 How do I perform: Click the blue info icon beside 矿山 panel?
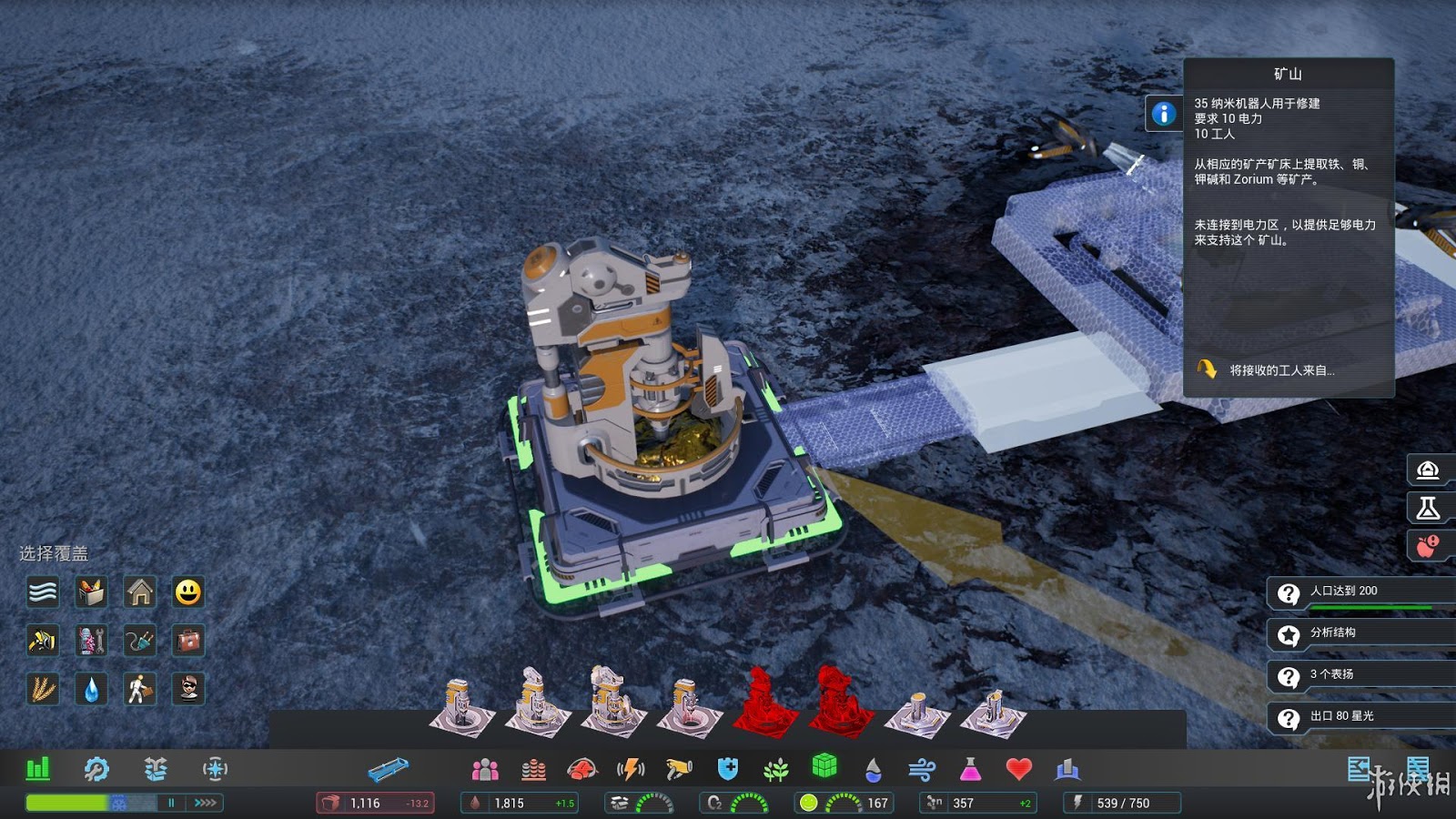click(1163, 114)
